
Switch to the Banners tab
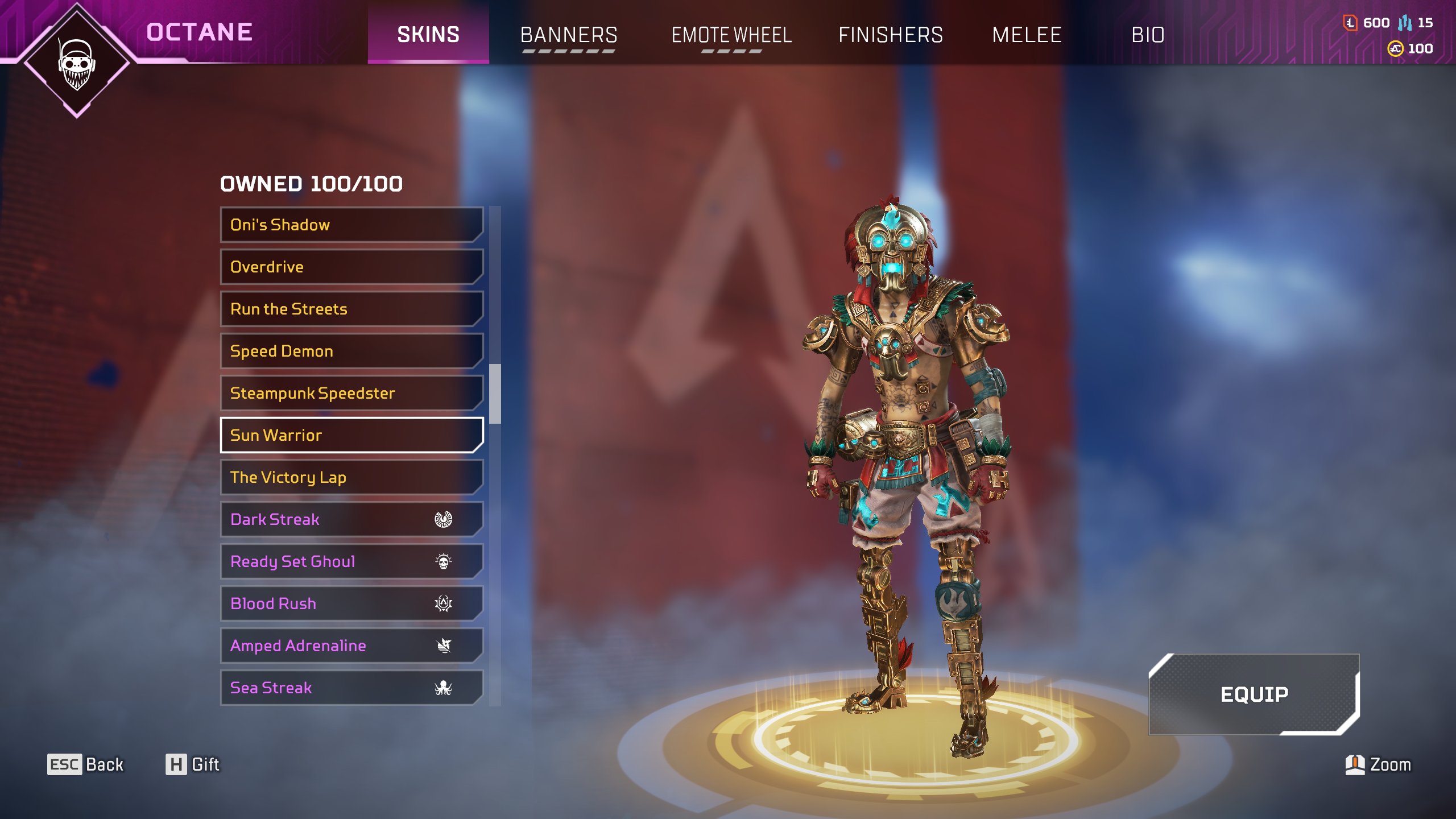click(568, 35)
